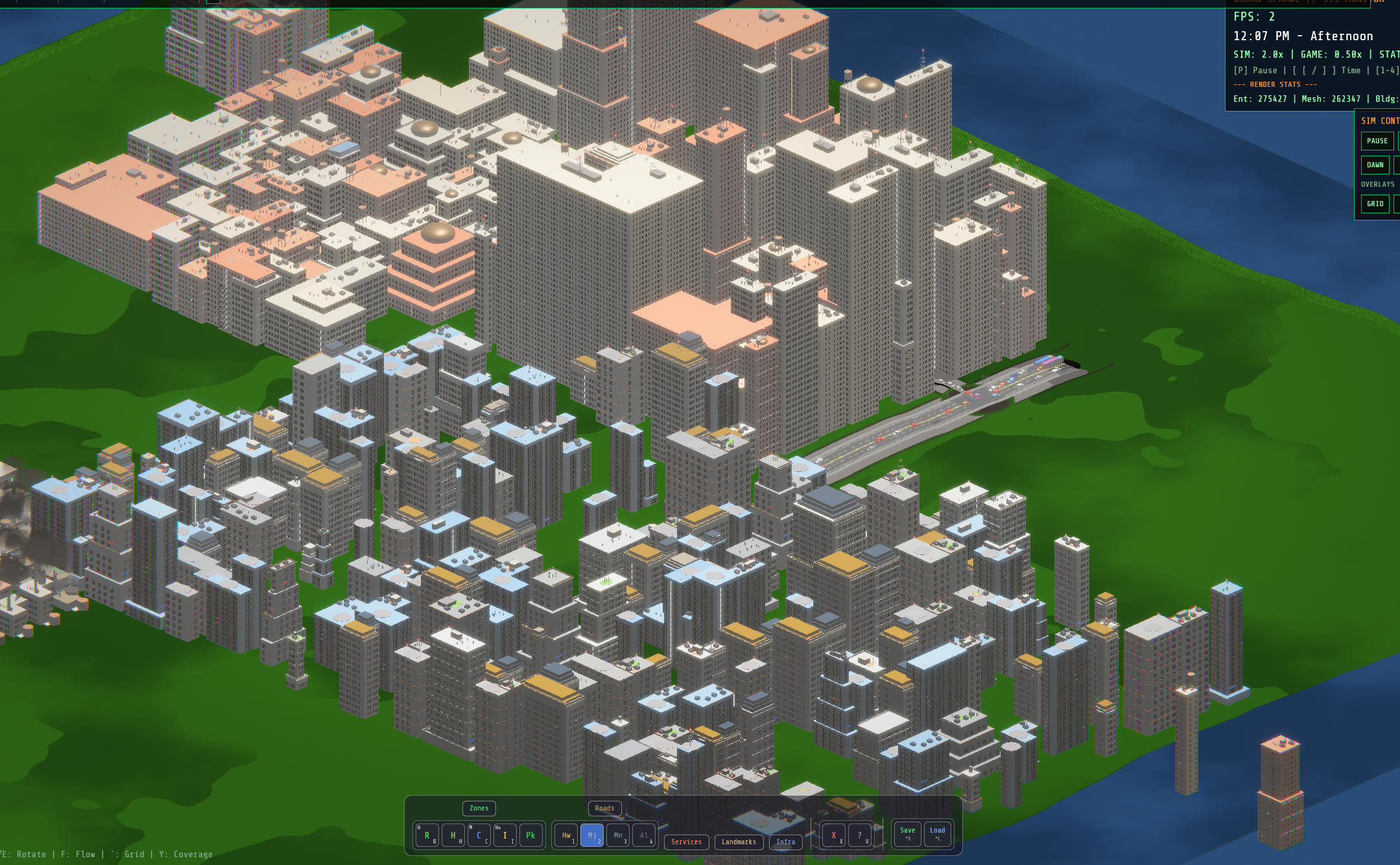Pick the C commercial zone tool
The height and width of the screenshot is (865, 1400).
point(478,836)
